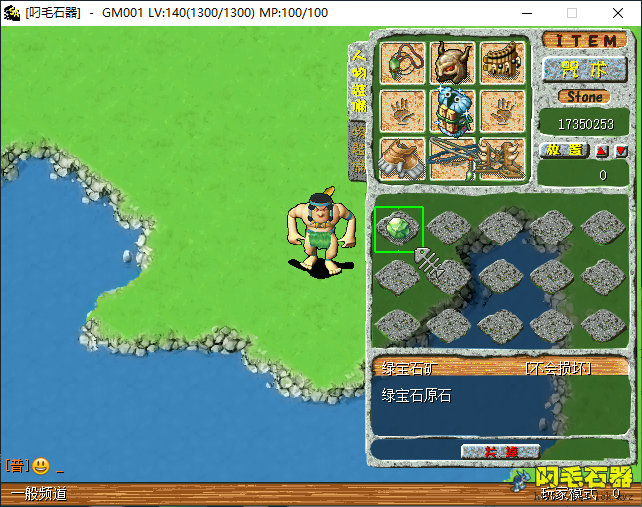This screenshot has height=507, width=642.
Task: Decrease amount with red down arrow
Action: point(621,151)
